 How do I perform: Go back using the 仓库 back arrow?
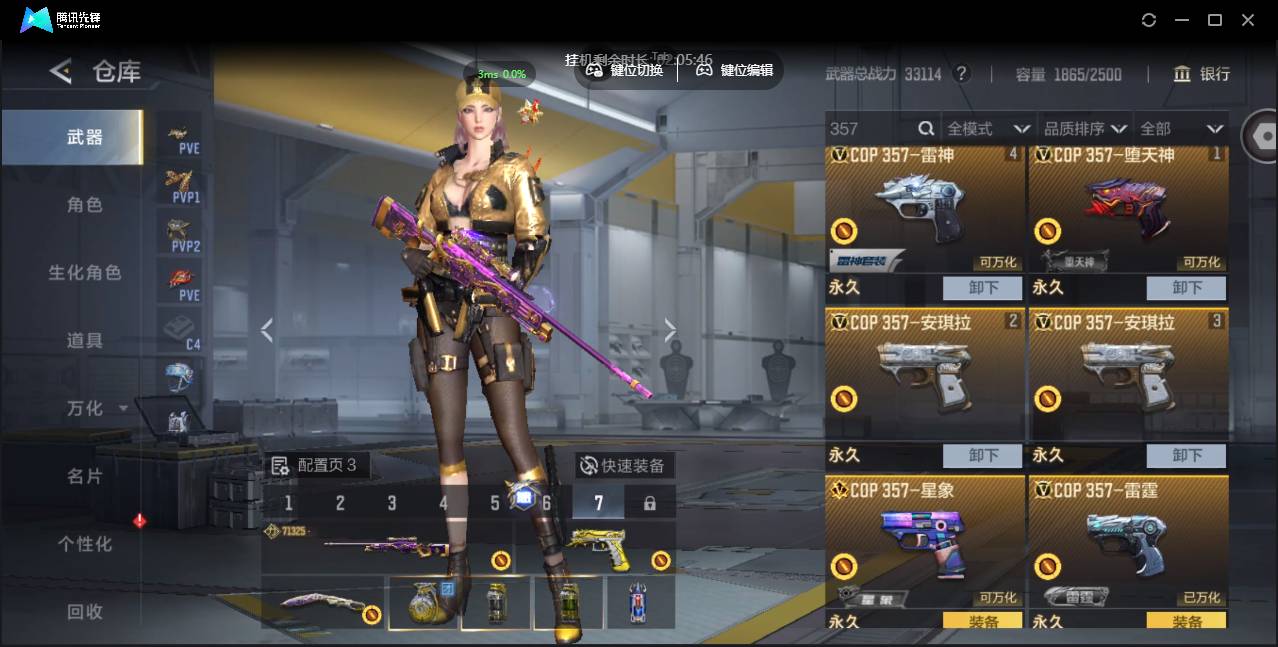click(x=61, y=71)
